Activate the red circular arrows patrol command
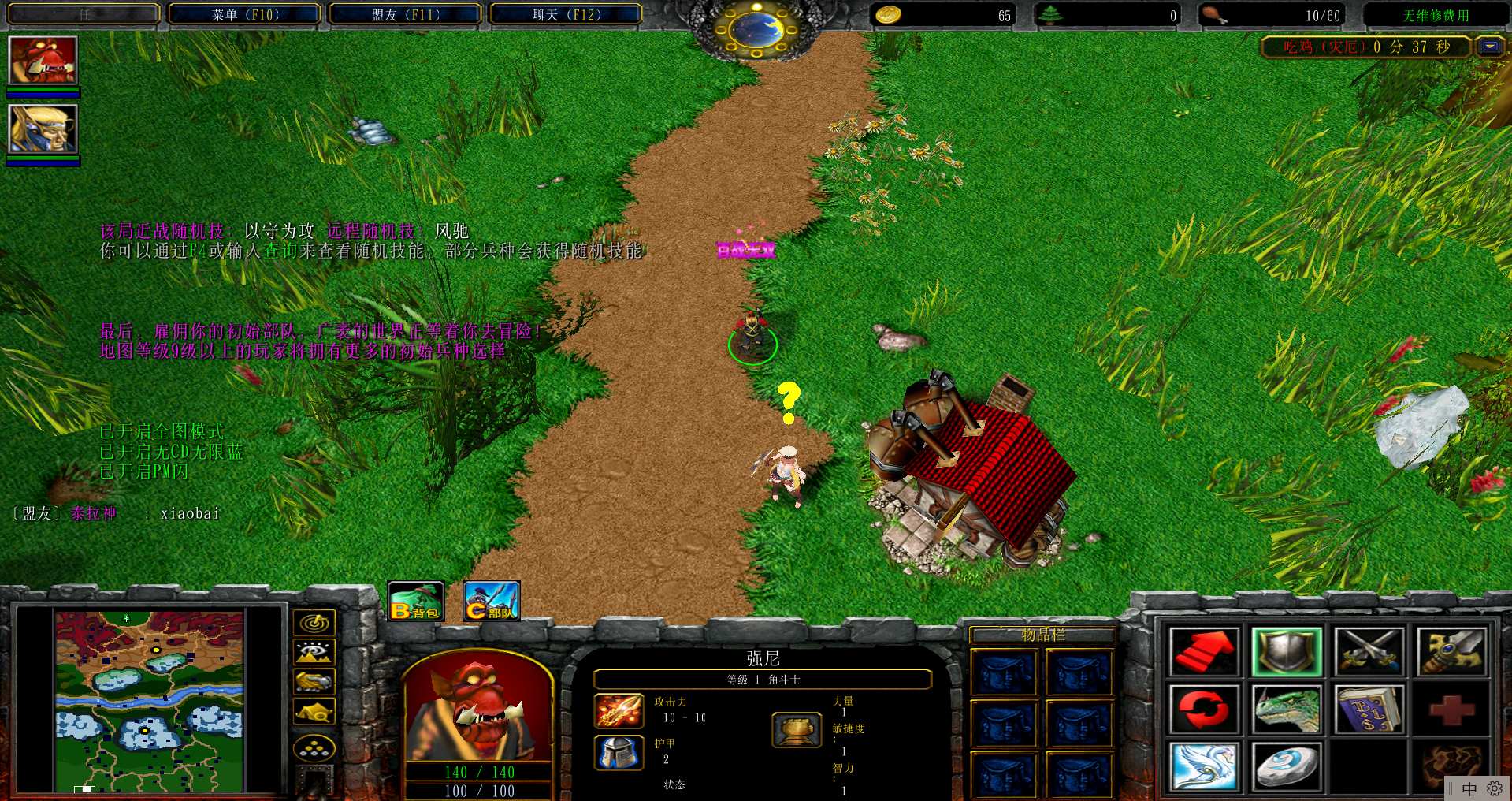1512x801 pixels. point(1203,709)
